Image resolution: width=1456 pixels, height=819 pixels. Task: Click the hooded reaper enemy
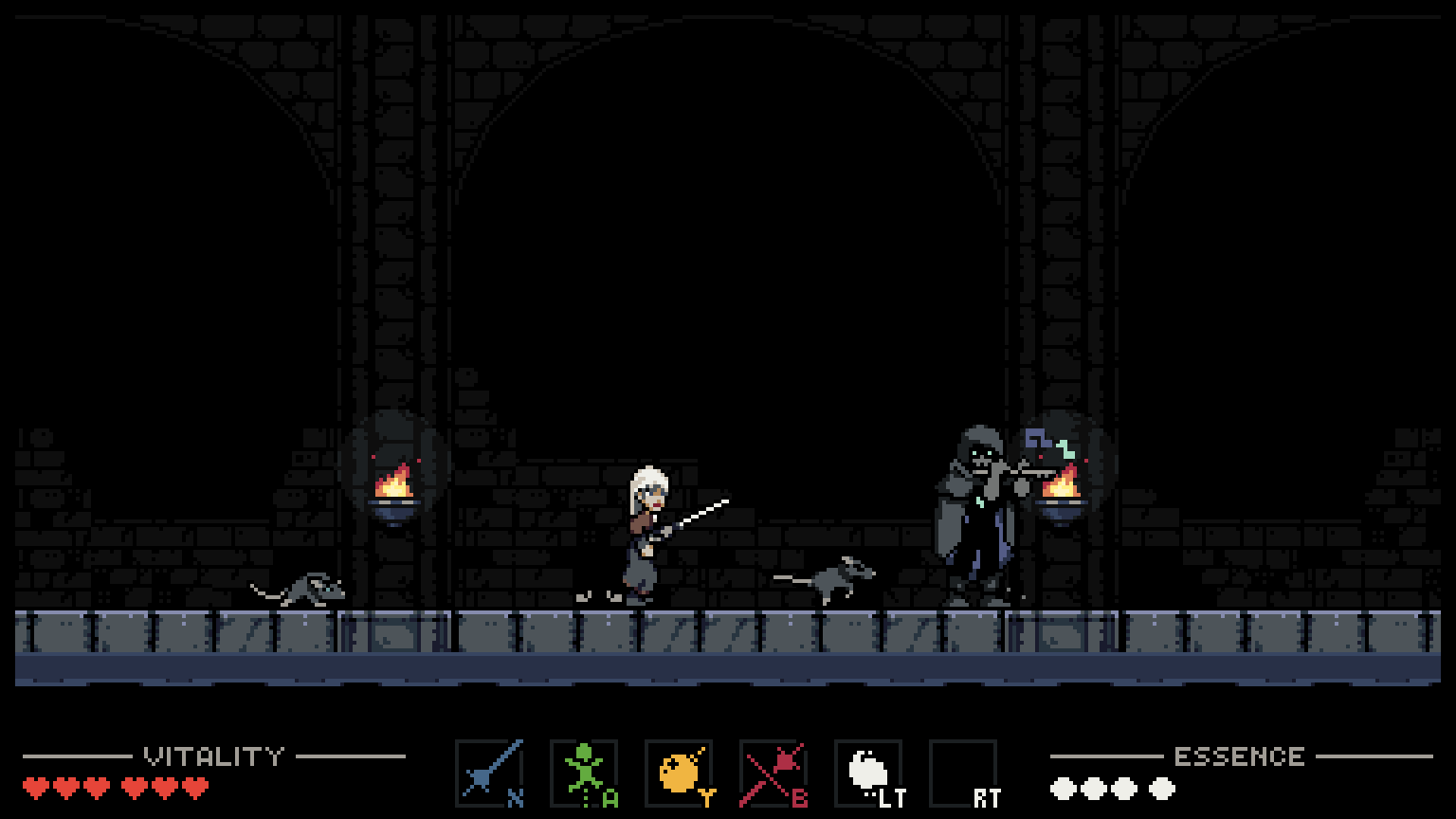(x=976, y=512)
